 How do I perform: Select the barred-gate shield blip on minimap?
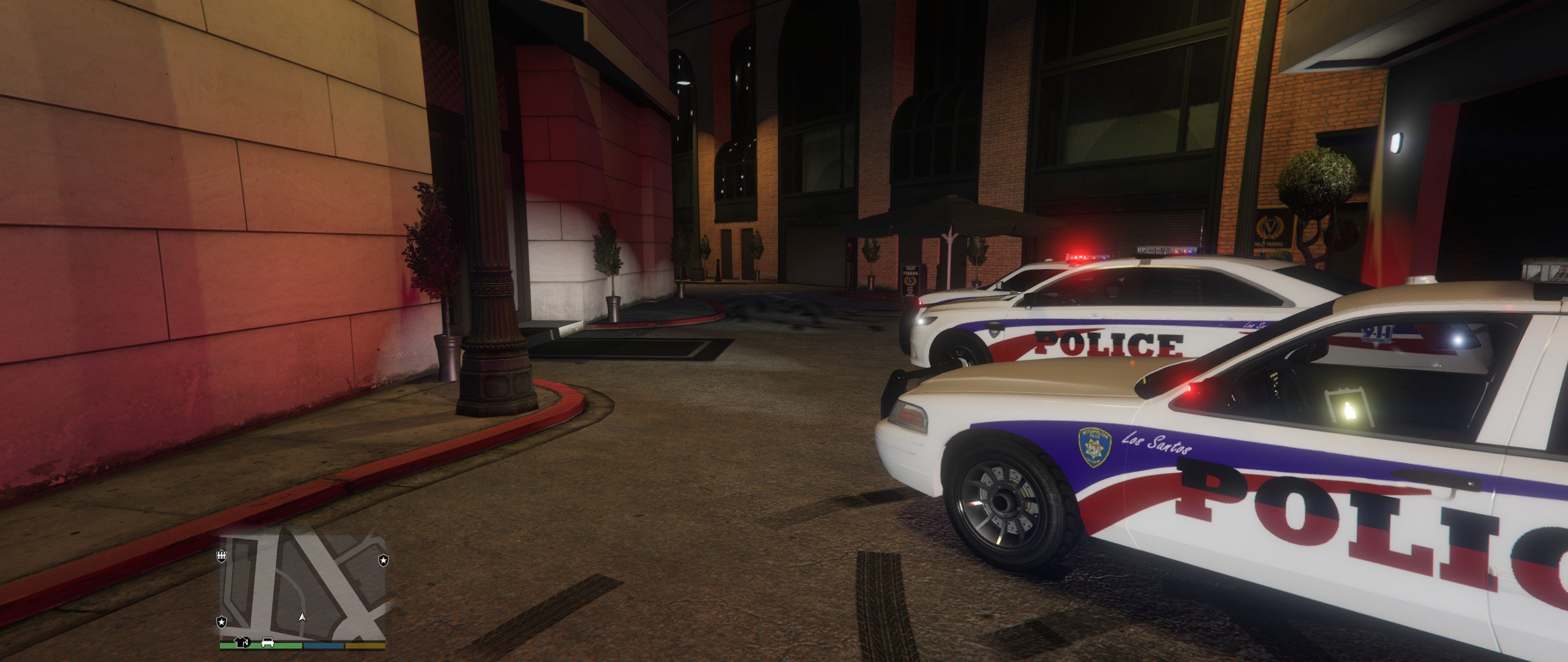pos(222,556)
